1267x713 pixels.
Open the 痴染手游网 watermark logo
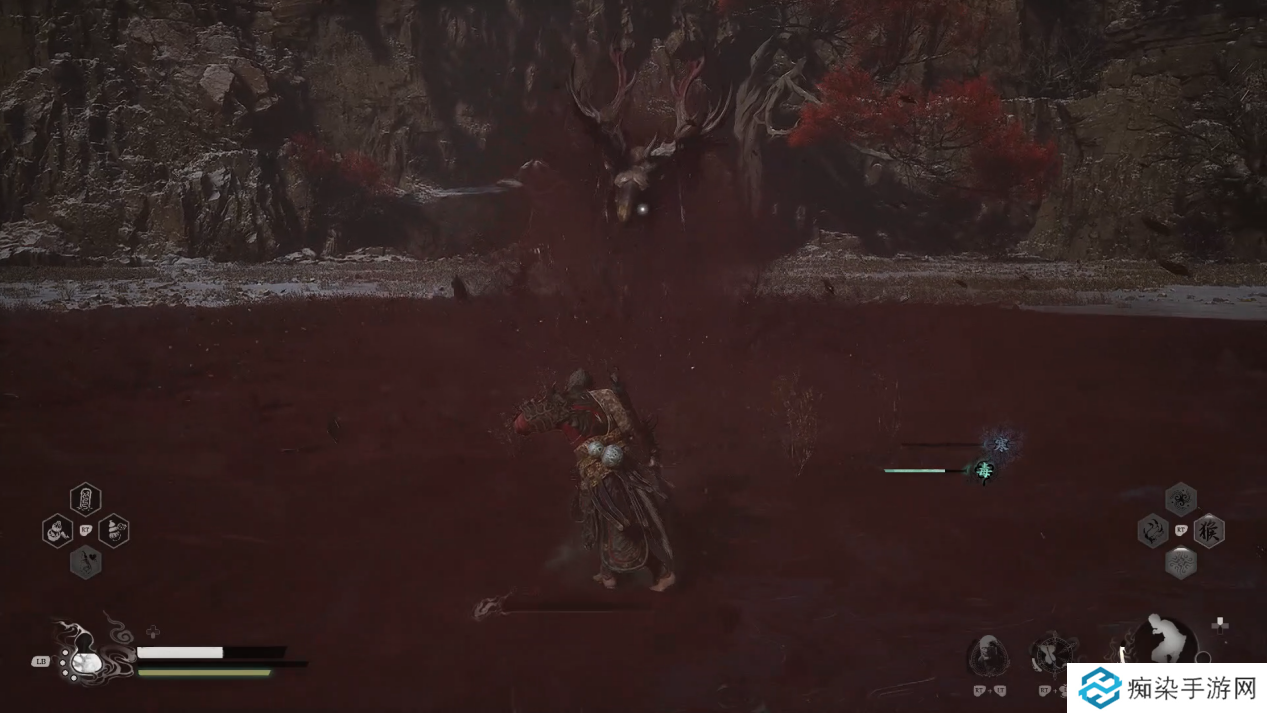click(x=1166, y=688)
